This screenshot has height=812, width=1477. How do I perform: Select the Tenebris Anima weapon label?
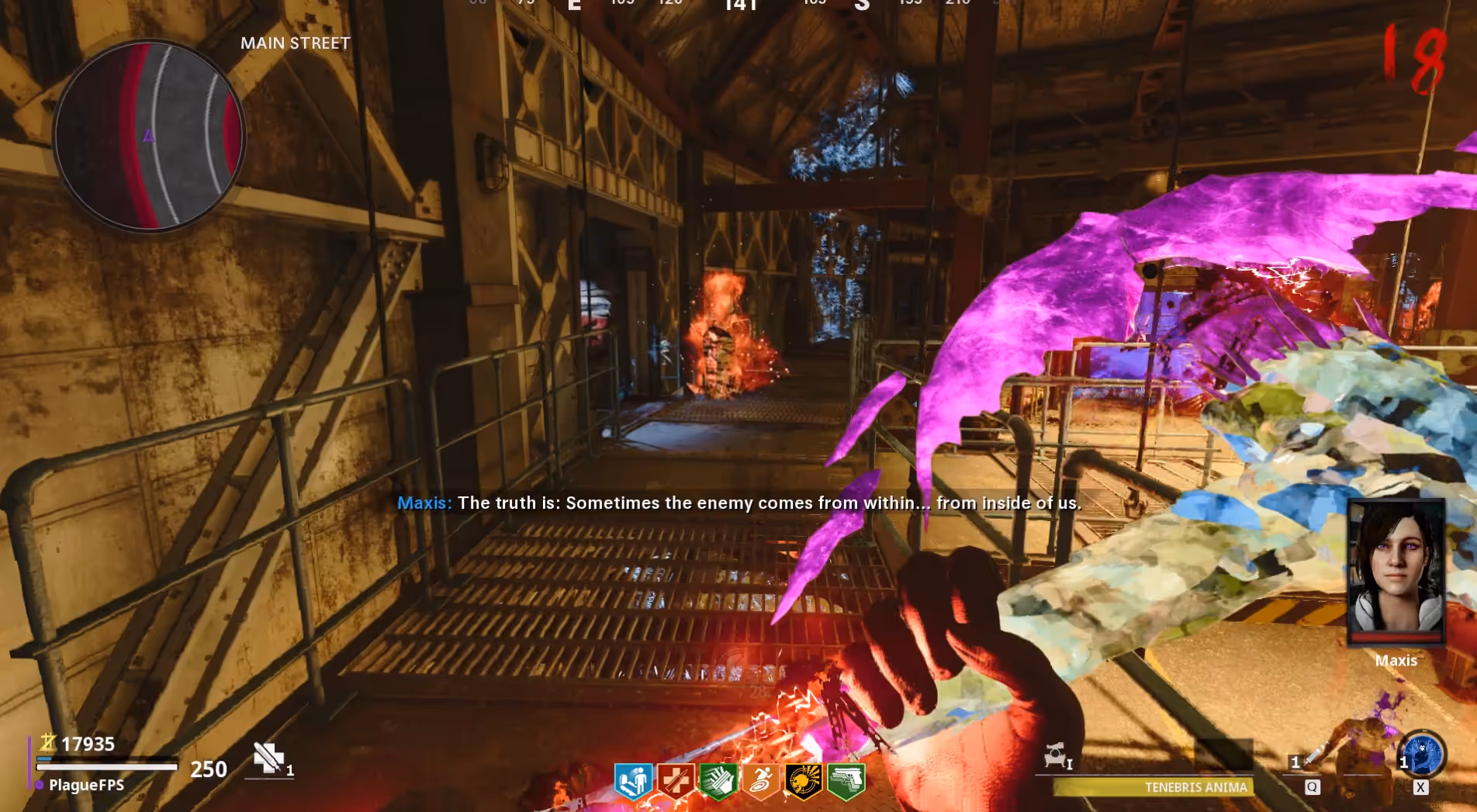coord(1195,787)
